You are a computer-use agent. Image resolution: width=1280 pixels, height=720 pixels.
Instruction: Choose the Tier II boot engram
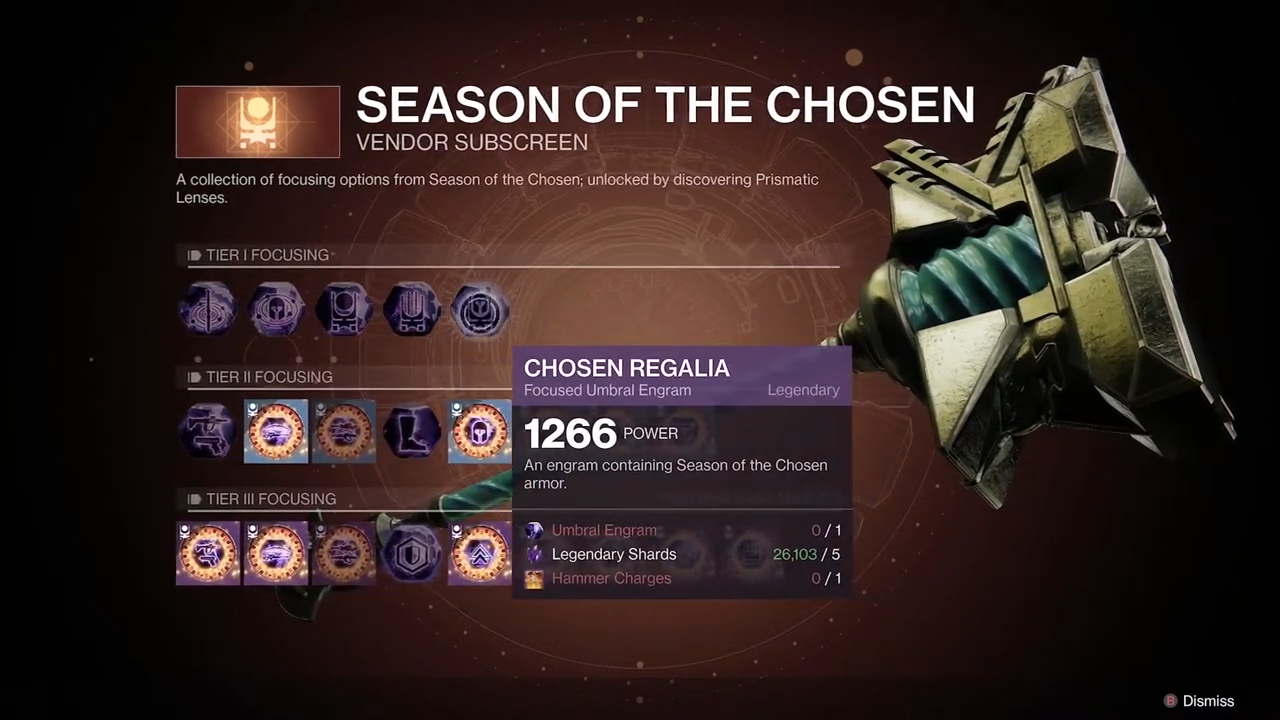point(412,431)
